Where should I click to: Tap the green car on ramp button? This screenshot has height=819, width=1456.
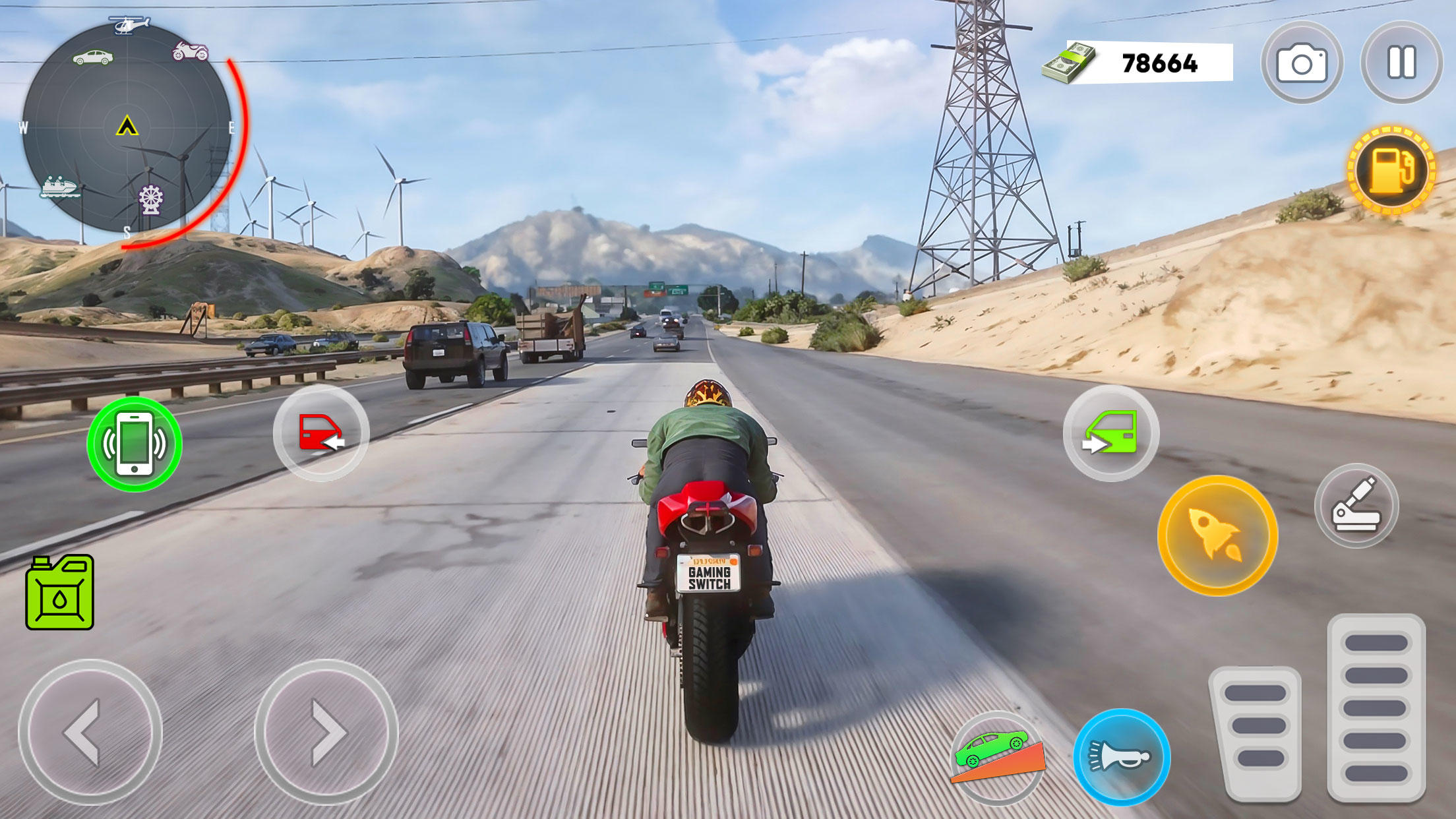pos(998,757)
